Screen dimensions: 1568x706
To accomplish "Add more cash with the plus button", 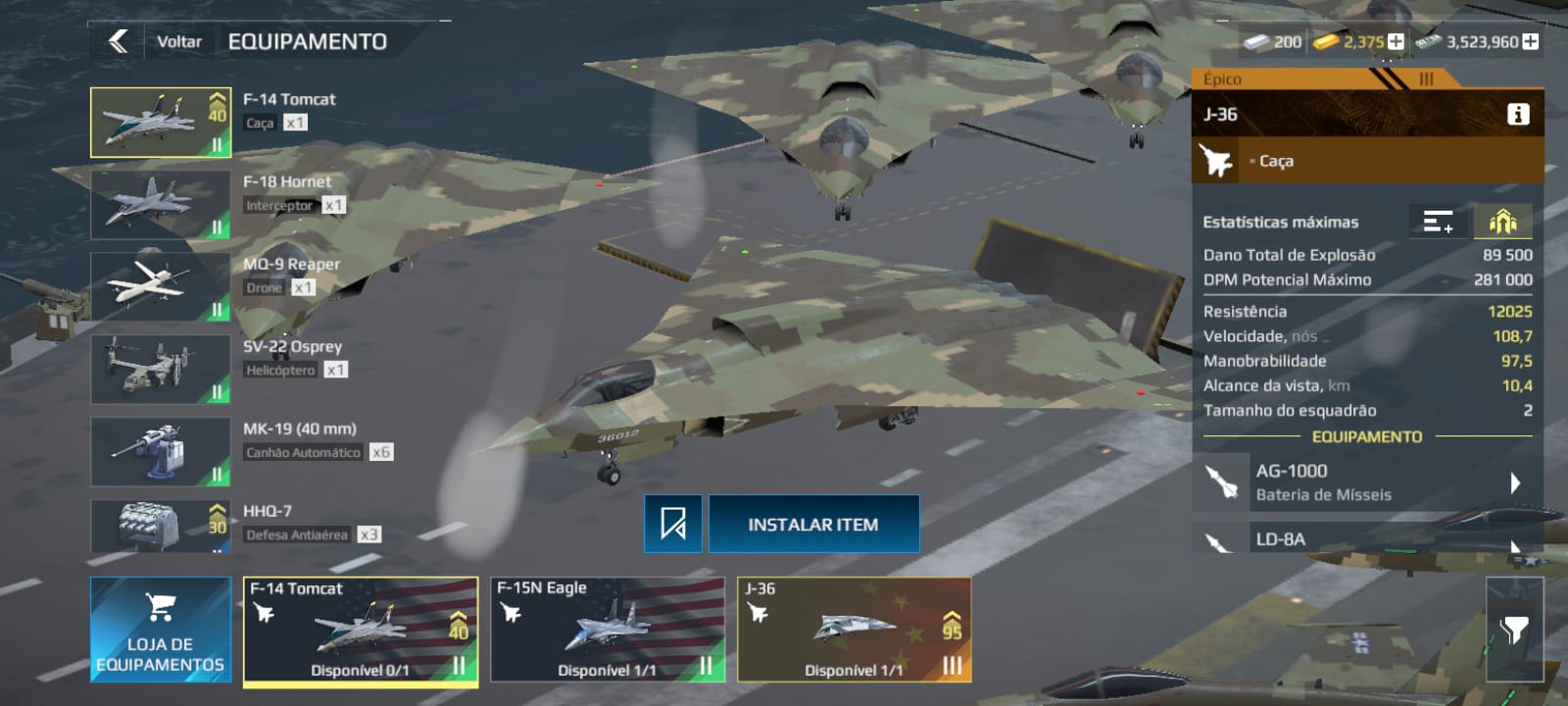I will (x=1530, y=42).
